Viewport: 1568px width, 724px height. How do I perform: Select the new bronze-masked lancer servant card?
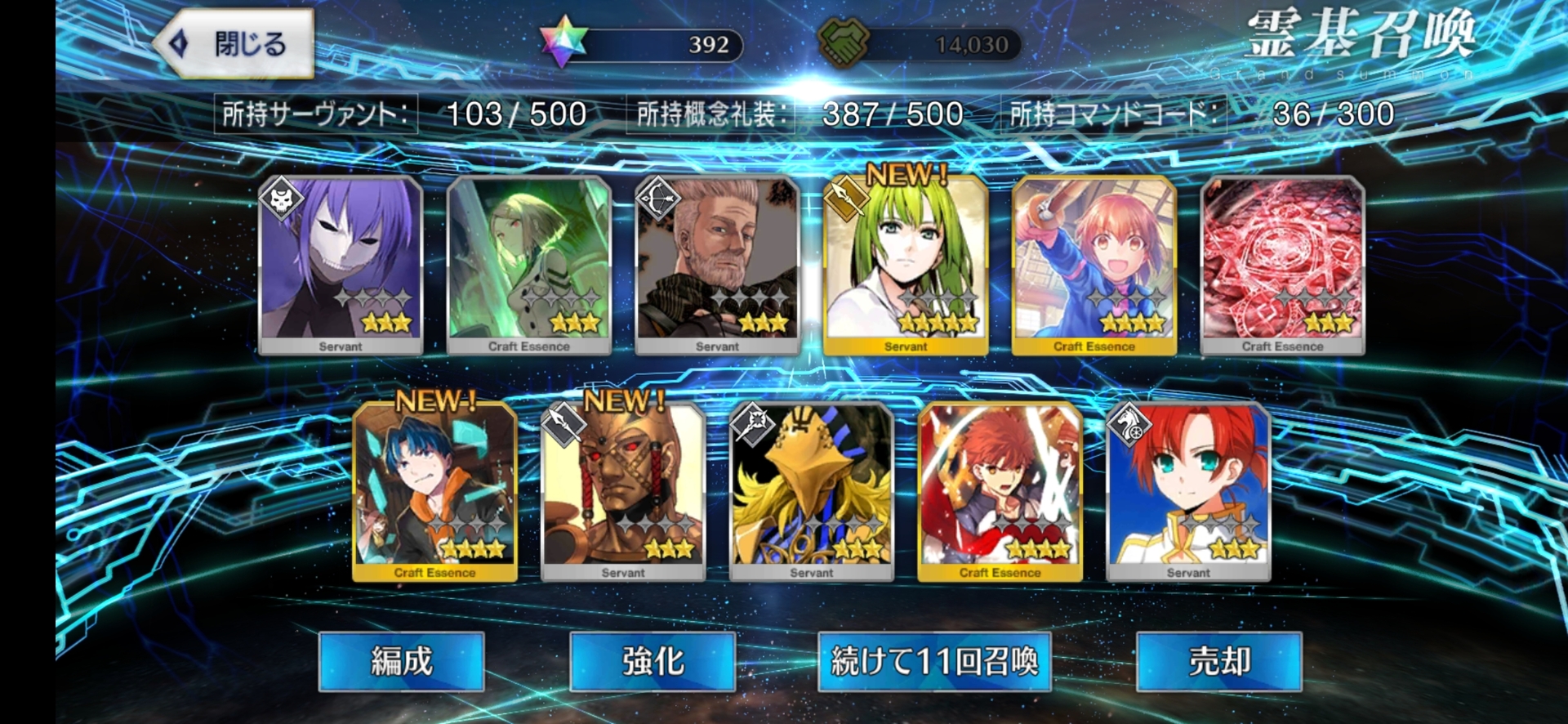623,492
